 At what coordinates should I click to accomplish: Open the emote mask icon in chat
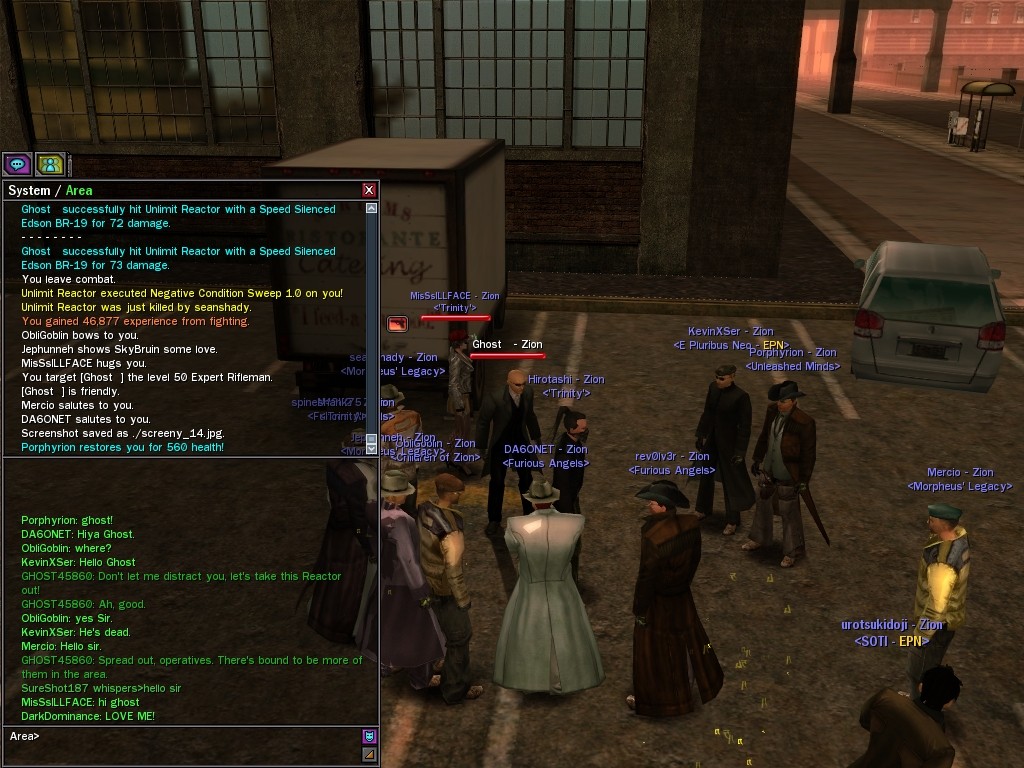(369, 737)
